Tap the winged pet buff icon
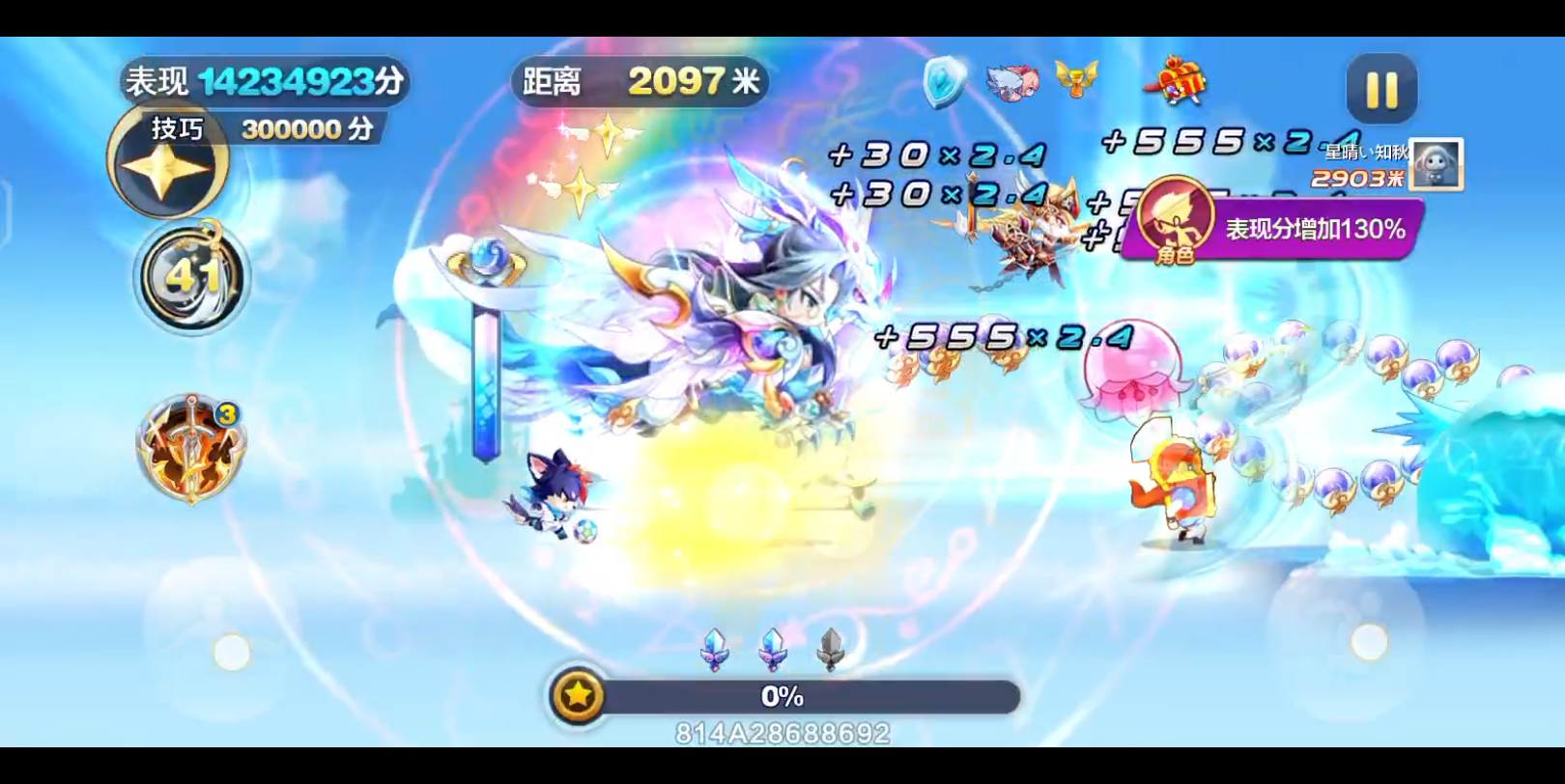 pyautogui.click(x=1010, y=81)
